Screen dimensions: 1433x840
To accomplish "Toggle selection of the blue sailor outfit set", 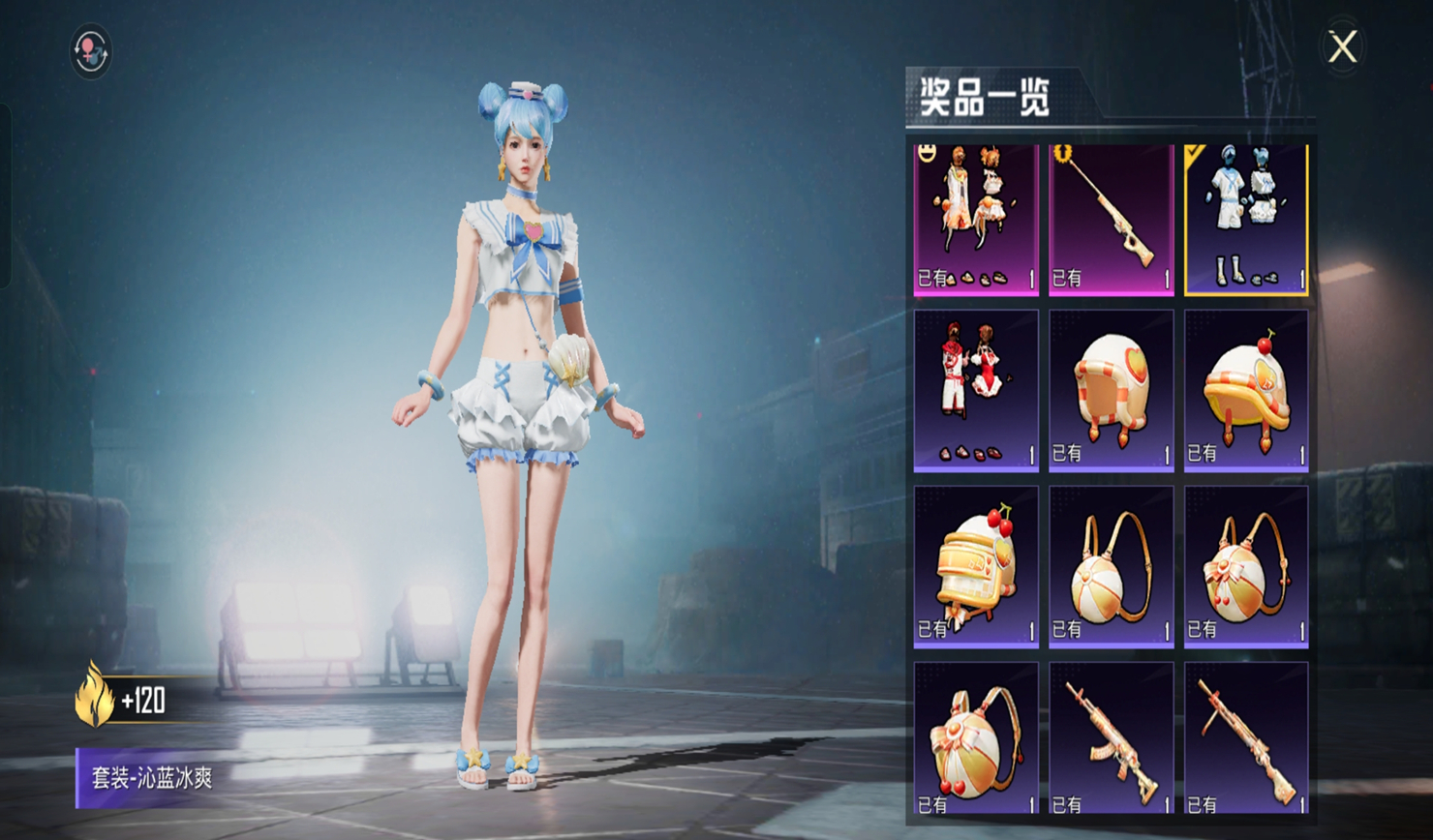I will [1244, 218].
